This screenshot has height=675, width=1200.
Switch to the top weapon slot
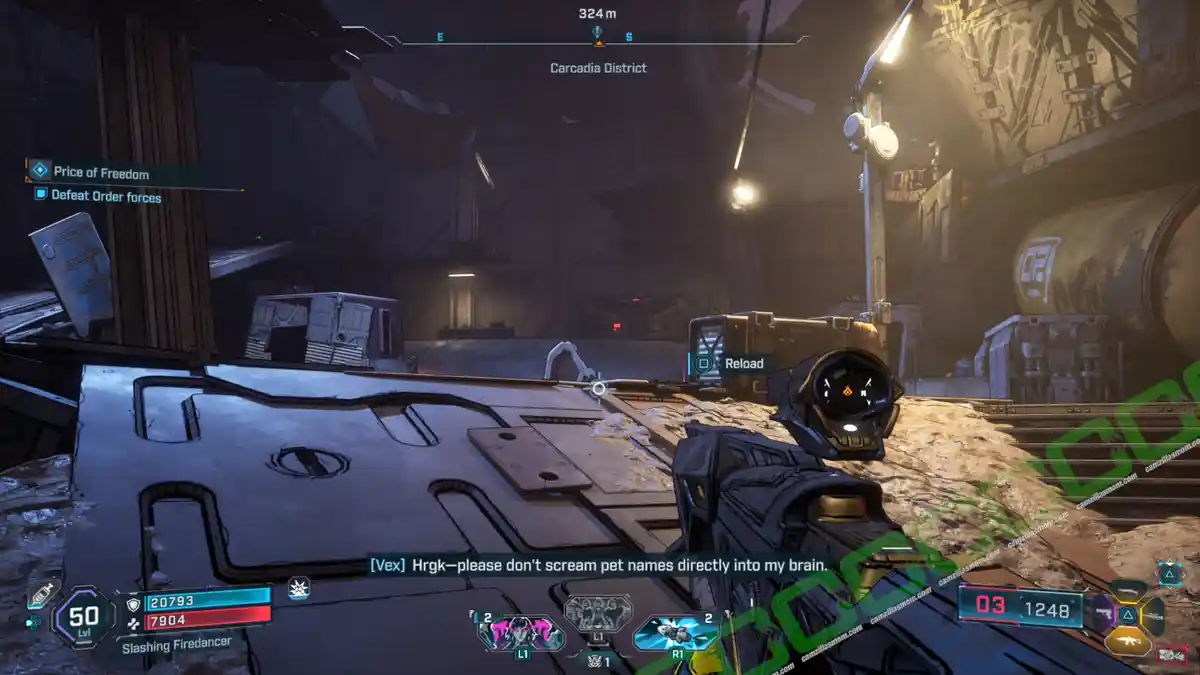pos(1128,590)
